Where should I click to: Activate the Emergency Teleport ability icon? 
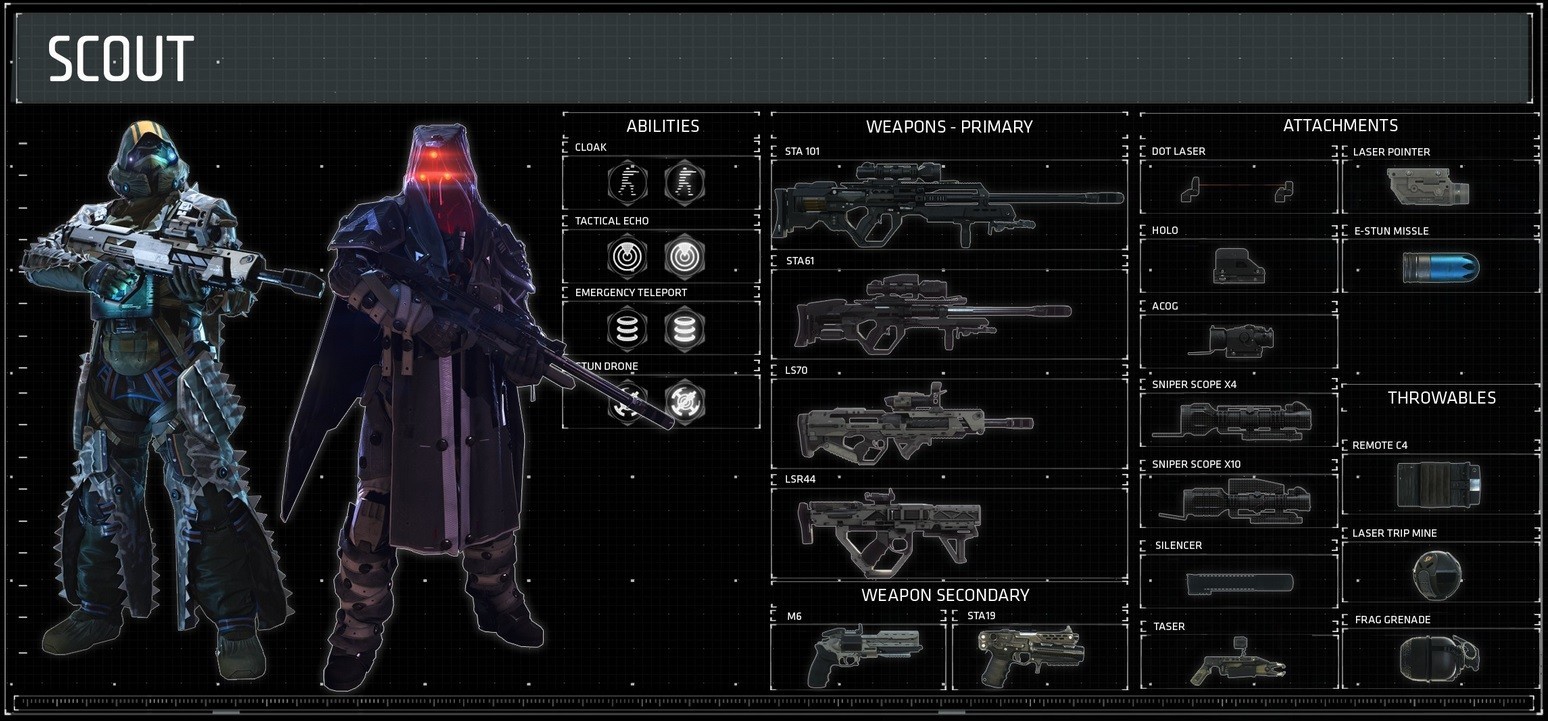[628, 328]
